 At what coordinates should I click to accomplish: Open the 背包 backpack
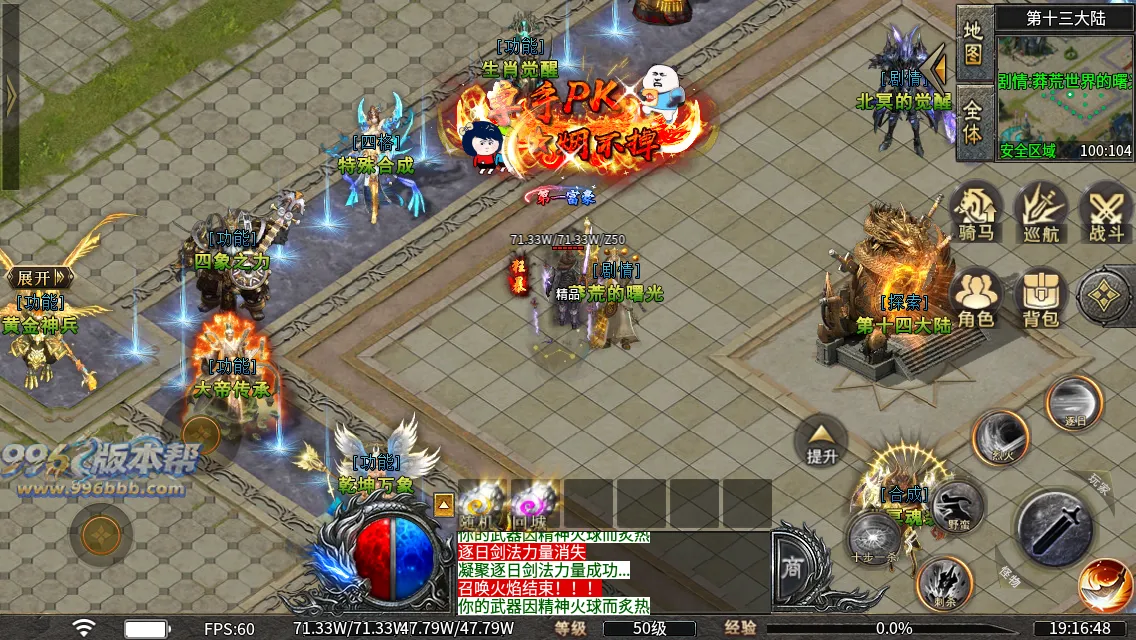tap(1041, 297)
